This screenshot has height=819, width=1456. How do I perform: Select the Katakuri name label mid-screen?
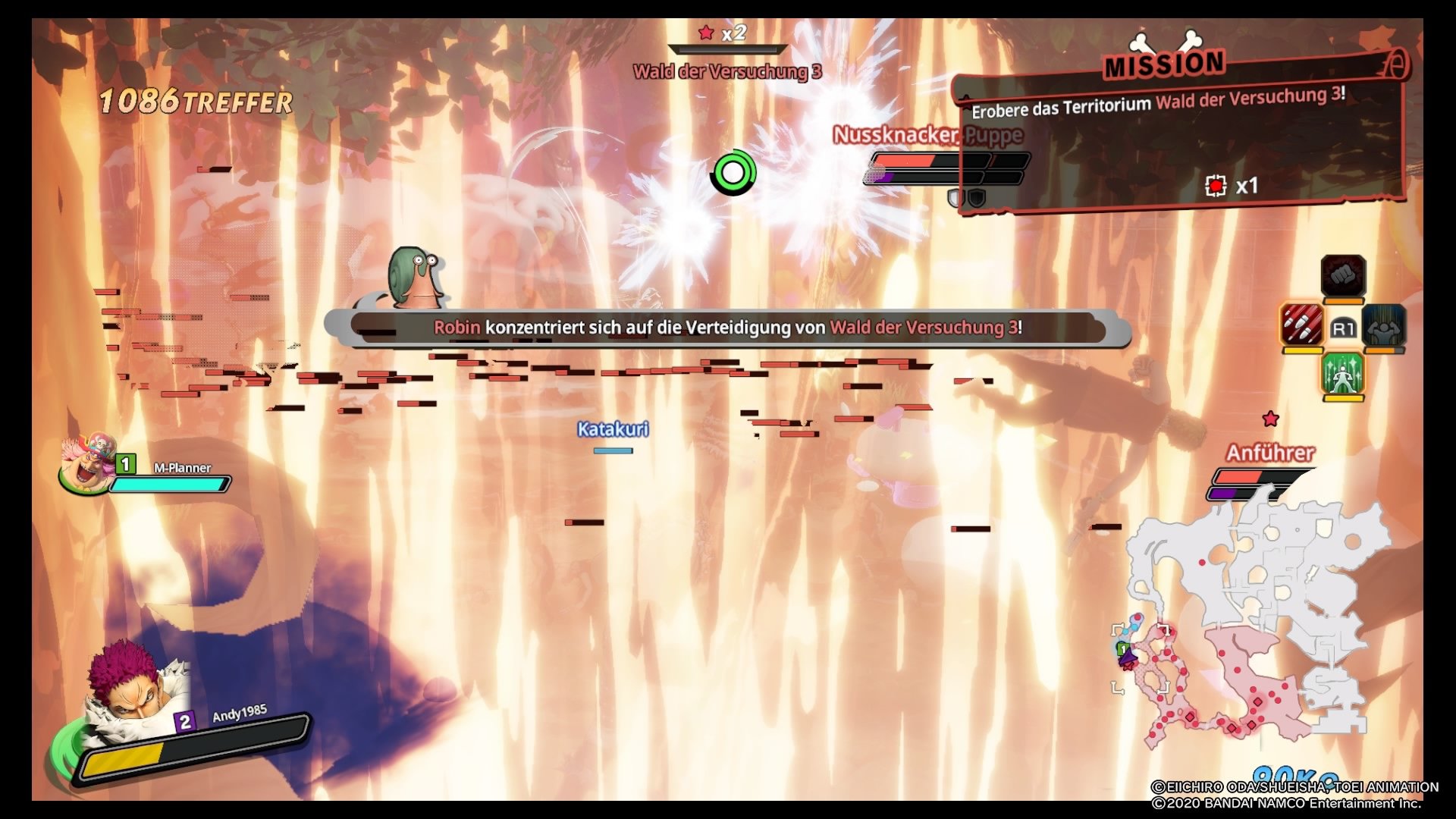611,428
